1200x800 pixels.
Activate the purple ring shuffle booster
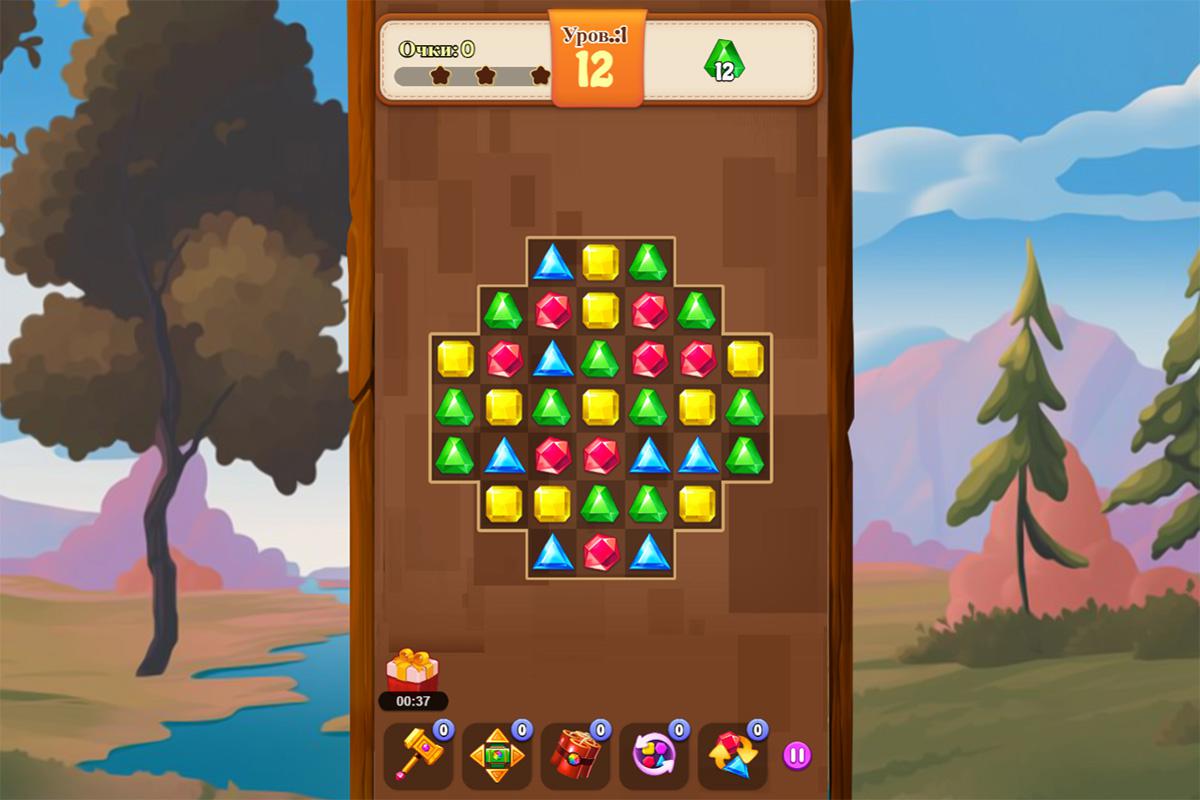(653, 756)
